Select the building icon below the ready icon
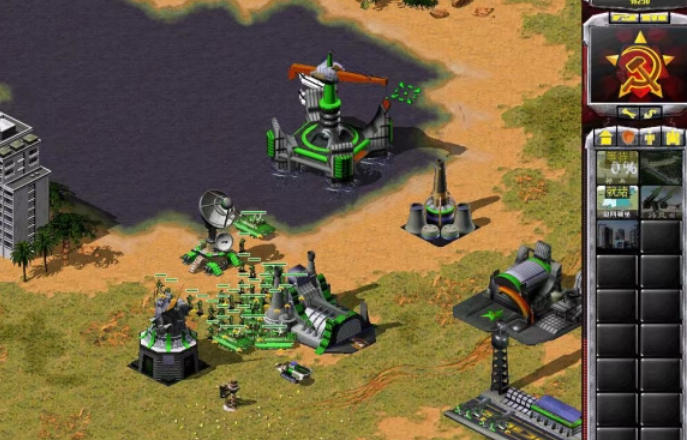Screen dimensions: 687x440 (x=617, y=235)
